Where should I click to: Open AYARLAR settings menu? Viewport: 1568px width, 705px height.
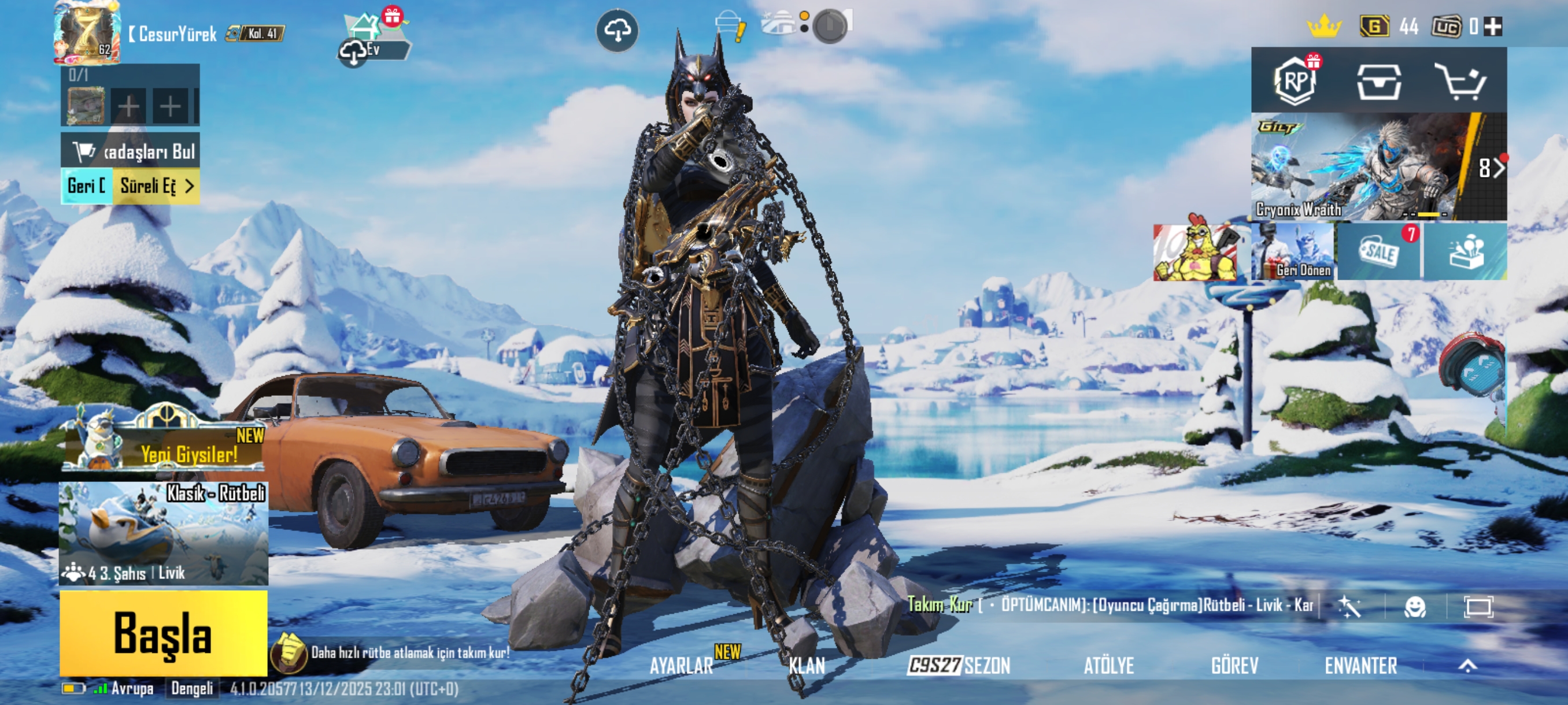tap(681, 666)
